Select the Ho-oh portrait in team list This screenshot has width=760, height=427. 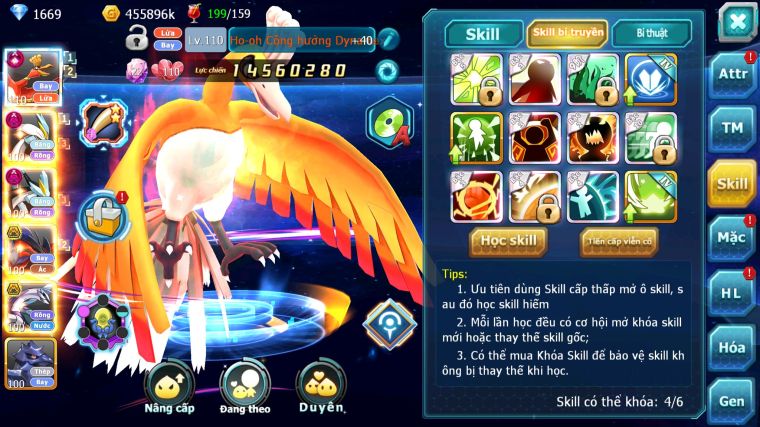pyautogui.click(x=30, y=78)
